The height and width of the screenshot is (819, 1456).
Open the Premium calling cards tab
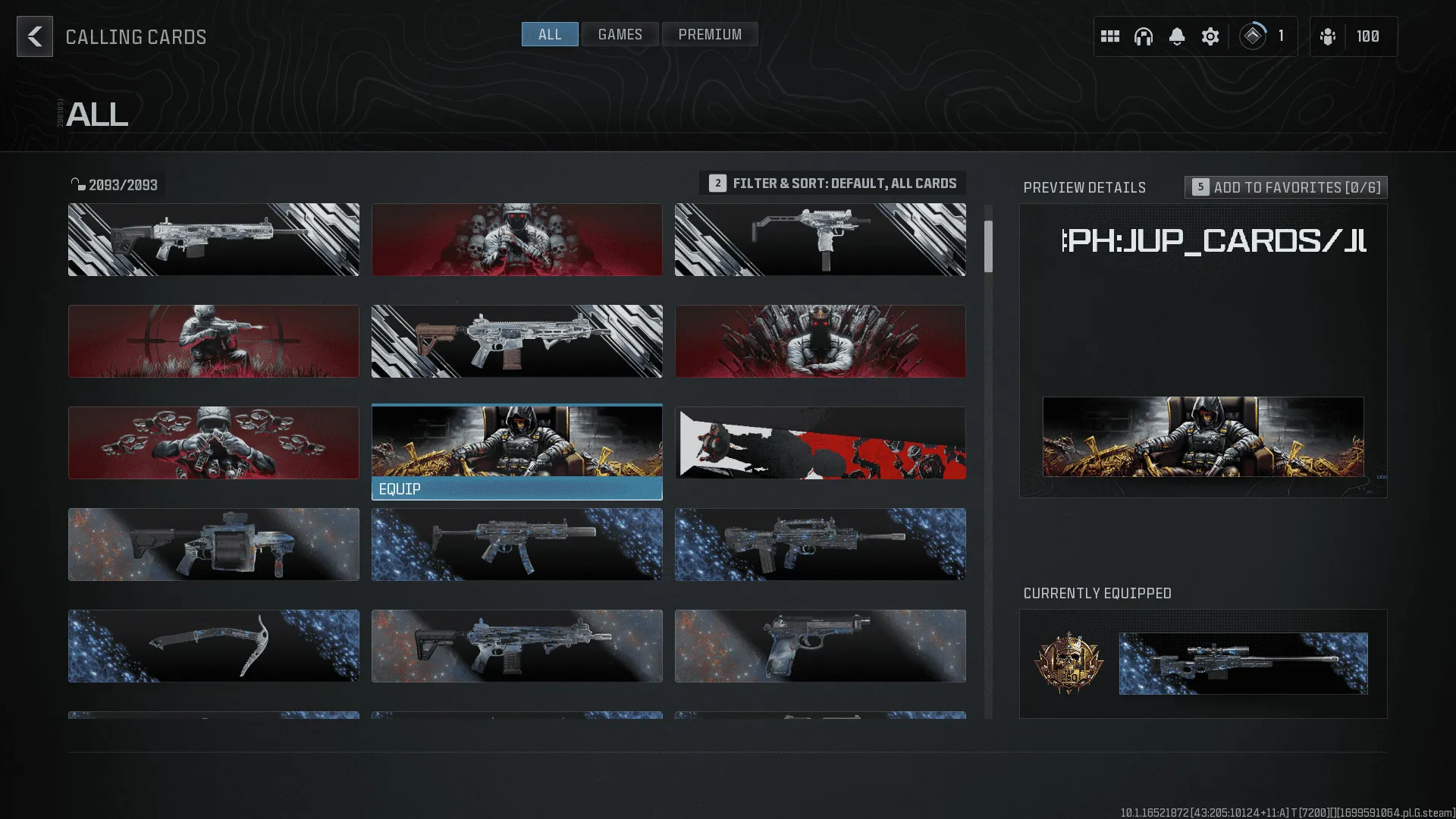click(x=710, y=34)
